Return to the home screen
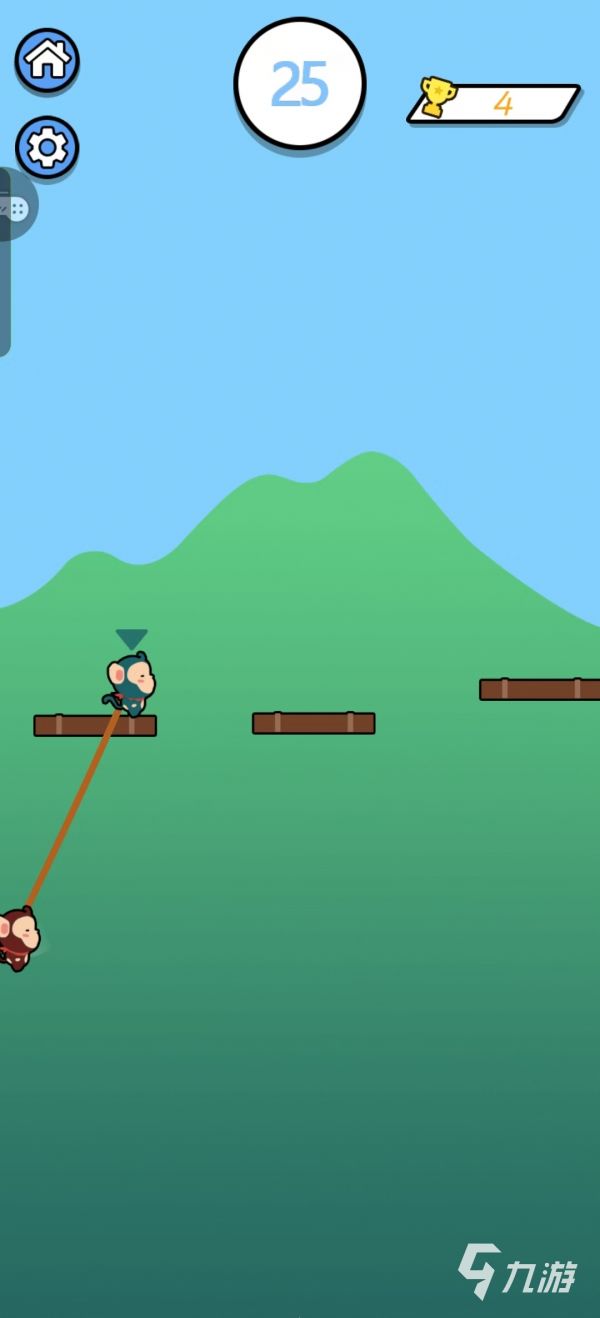Image resolution: width=600 pixels, height=1318 pixels. [x=47, y=60]
